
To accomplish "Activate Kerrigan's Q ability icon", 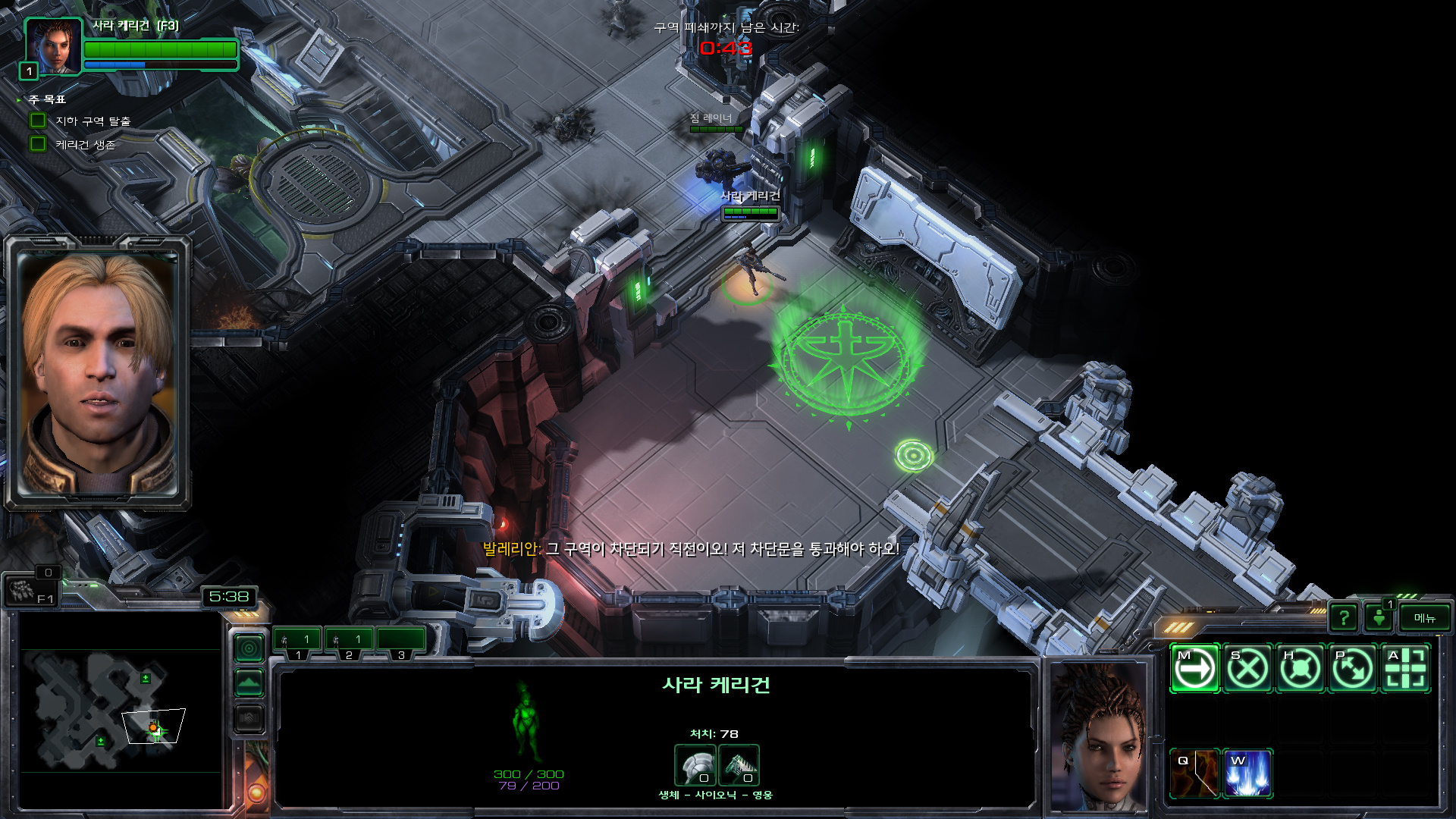I will tap(1194, 773).
